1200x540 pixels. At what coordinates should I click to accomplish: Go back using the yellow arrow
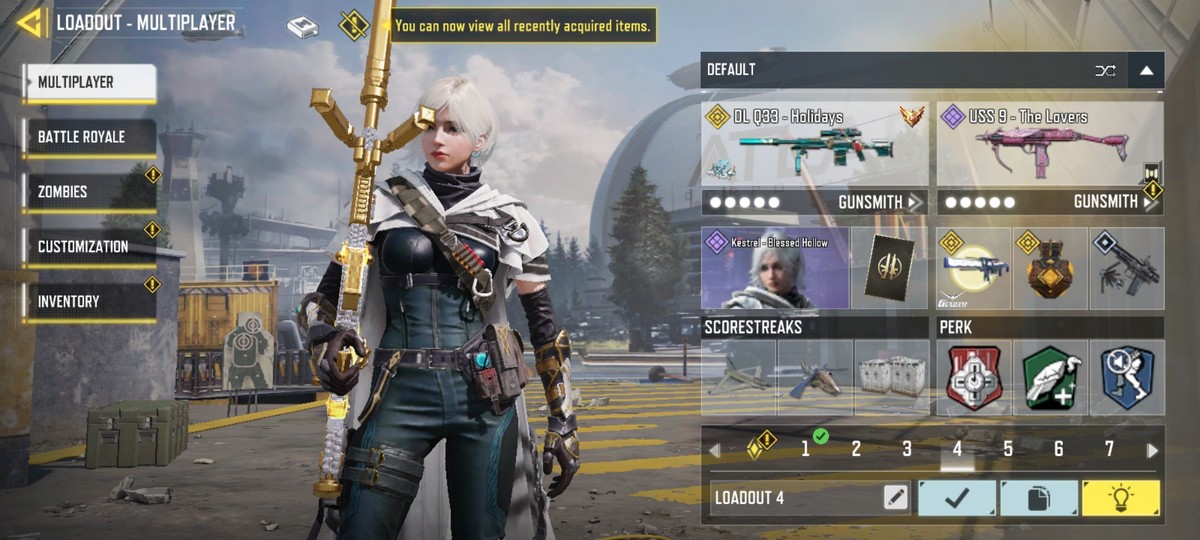click(x=30, y=22)
